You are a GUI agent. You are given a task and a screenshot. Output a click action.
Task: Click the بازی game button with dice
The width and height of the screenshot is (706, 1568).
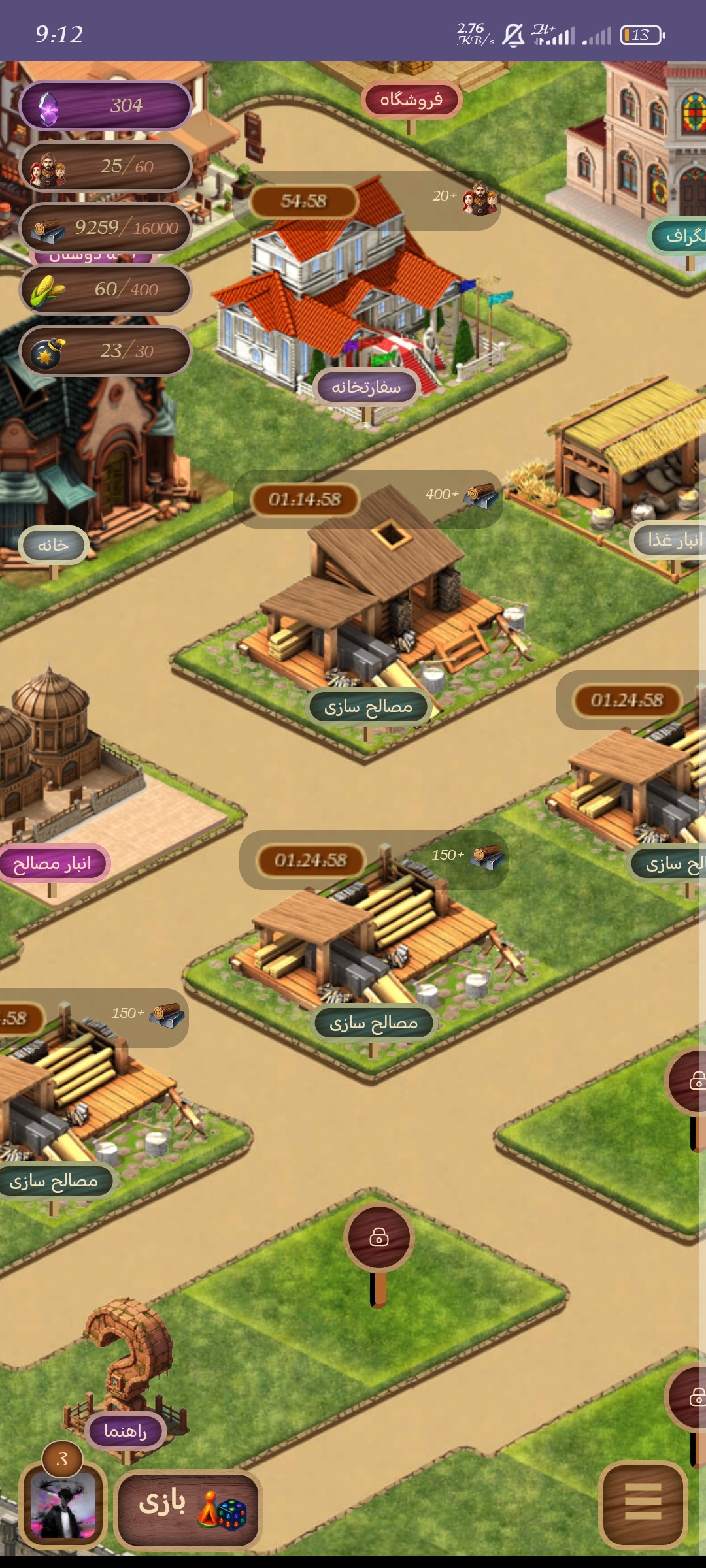[x=188, y=1510]
